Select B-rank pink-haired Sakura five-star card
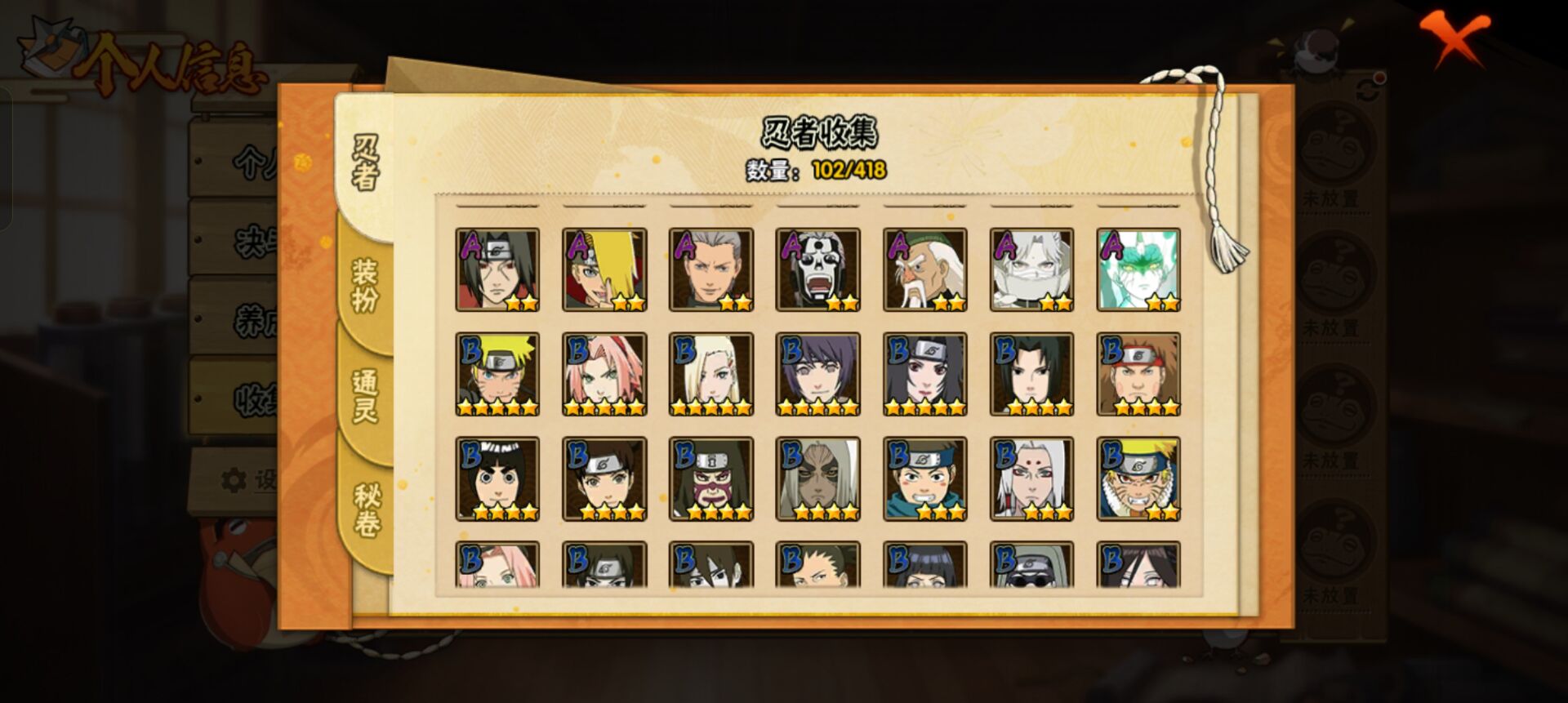Screen dimensions: 1568x703 click(604, 374)
